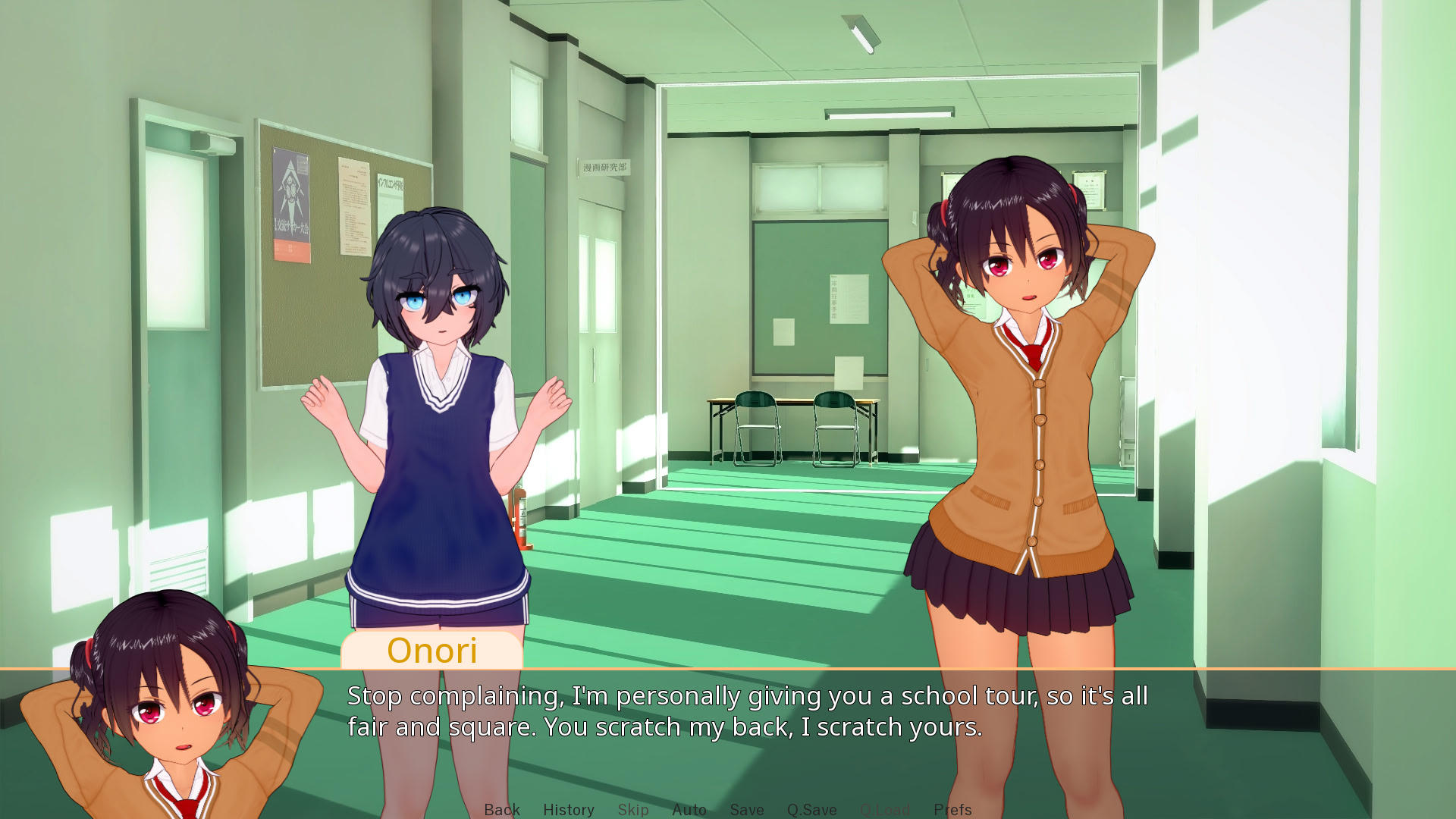The image size is (1456, 819).
Task: Open the History log
Action: (x=569, y=809)
